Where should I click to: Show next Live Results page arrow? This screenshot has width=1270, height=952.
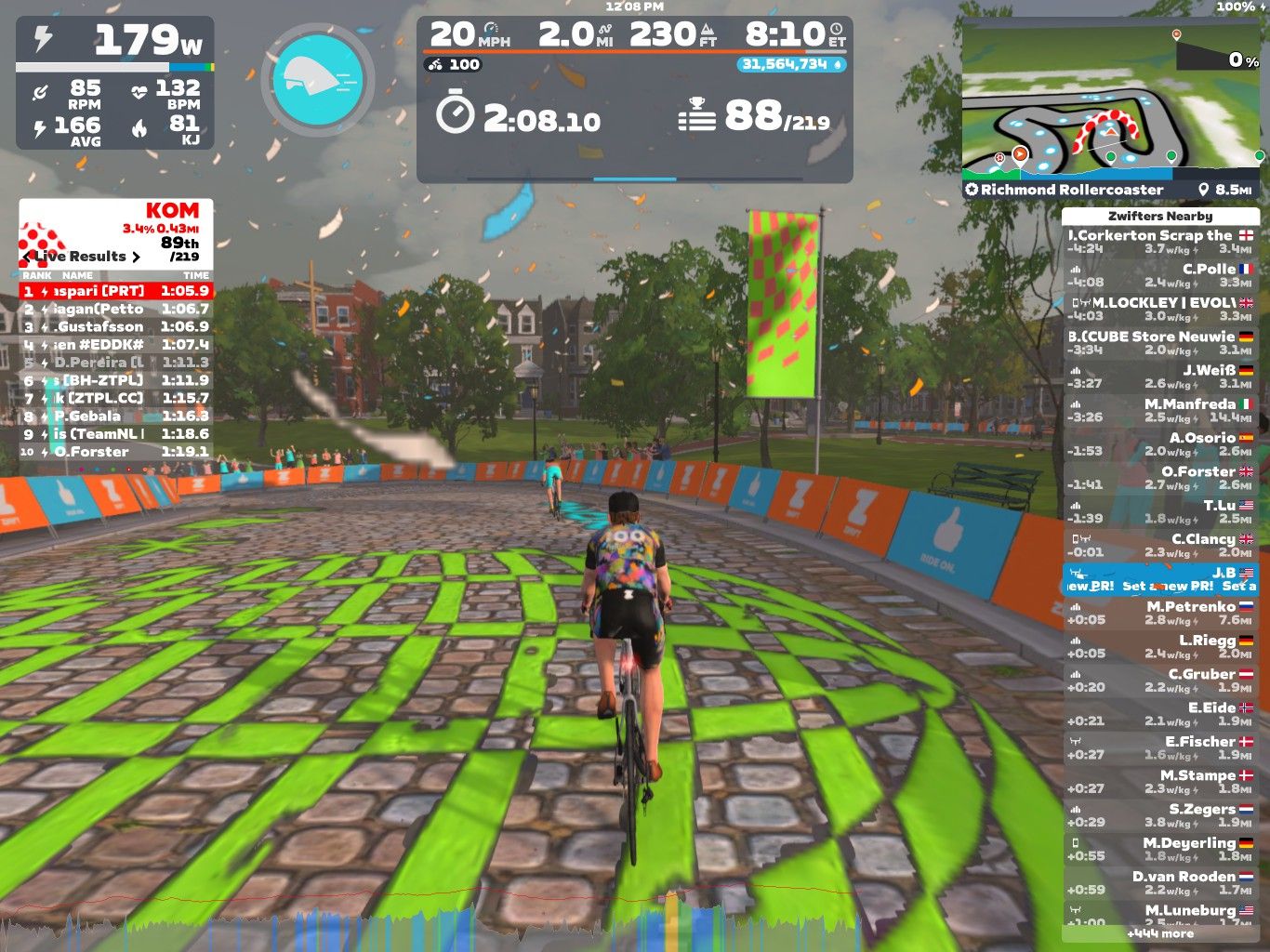(x=137, y=257)
